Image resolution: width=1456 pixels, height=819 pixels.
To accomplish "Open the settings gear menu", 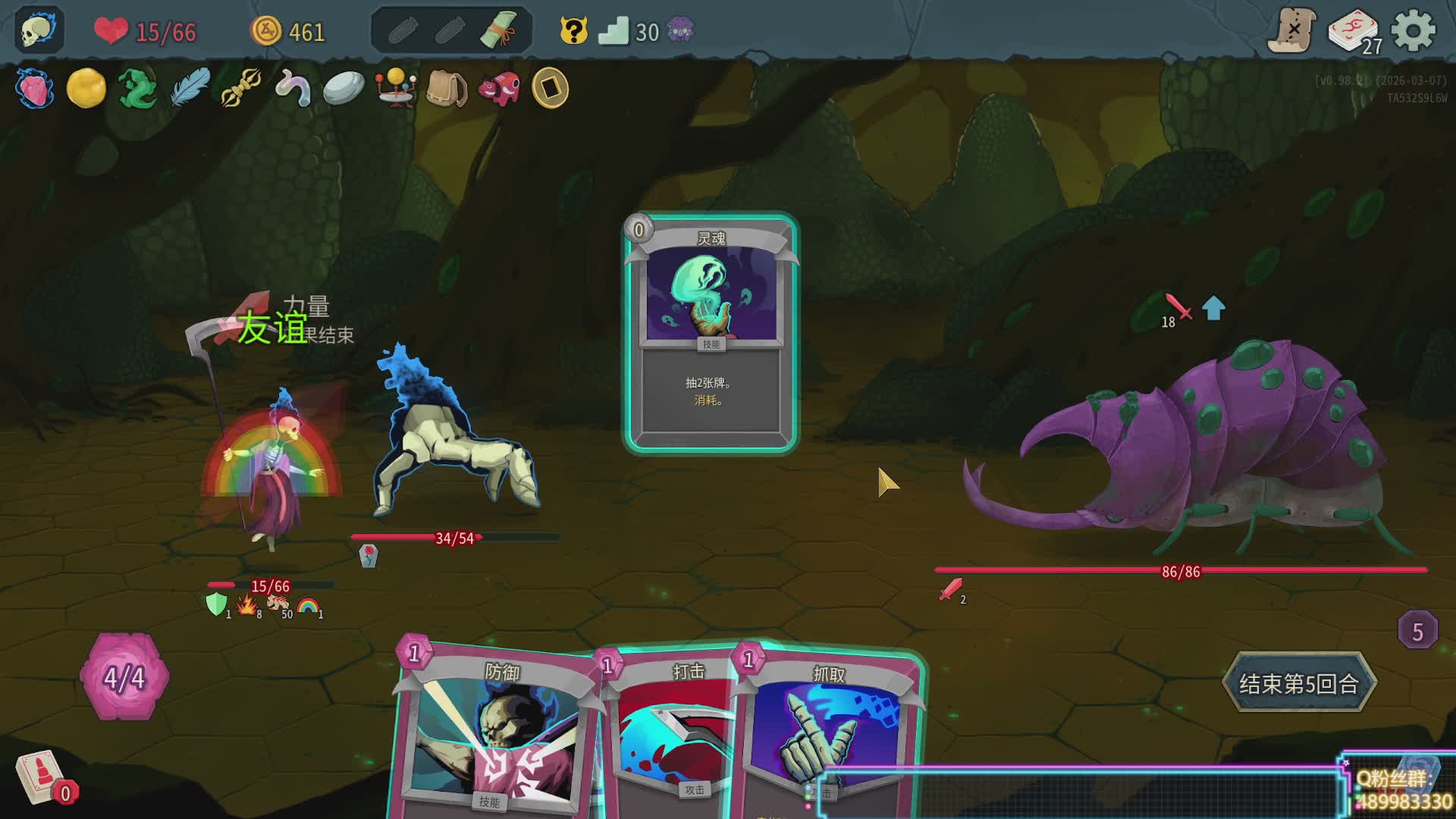I will [x=1414, y=32].
